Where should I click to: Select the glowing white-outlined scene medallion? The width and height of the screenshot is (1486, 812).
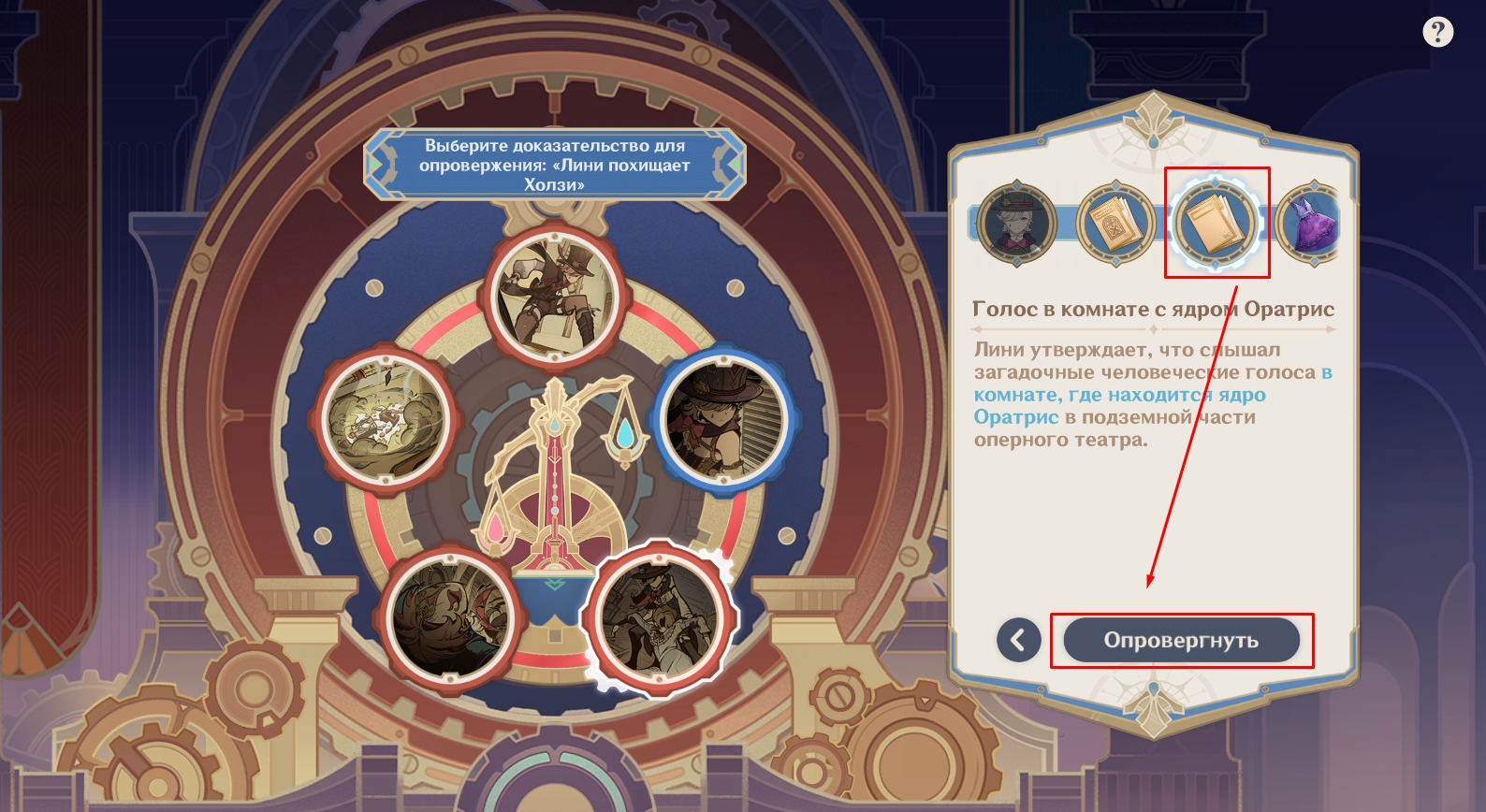[x=661, y=617]
